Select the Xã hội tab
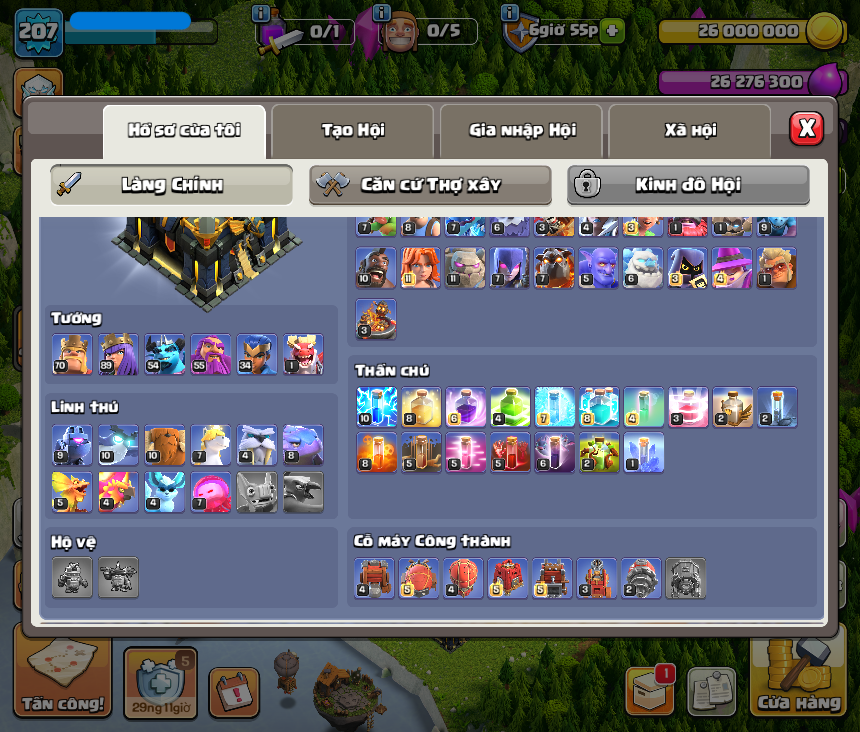Viewport: 860px width, 732px height. coord(689,130)
